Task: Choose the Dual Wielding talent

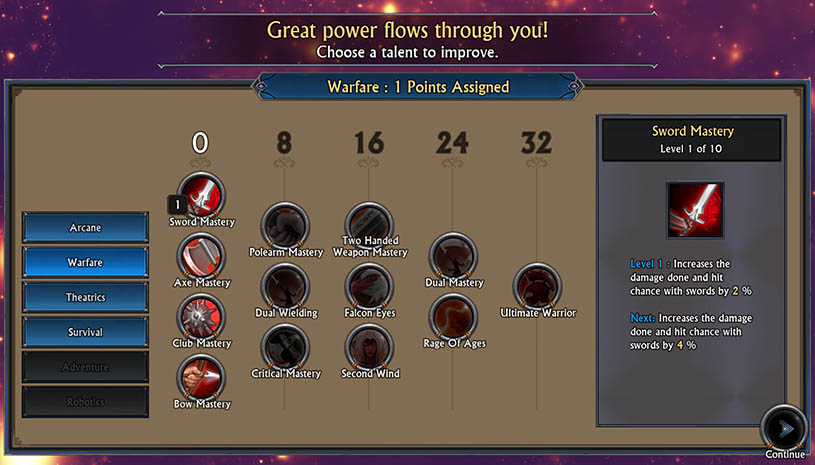Action: click(285, 286)
